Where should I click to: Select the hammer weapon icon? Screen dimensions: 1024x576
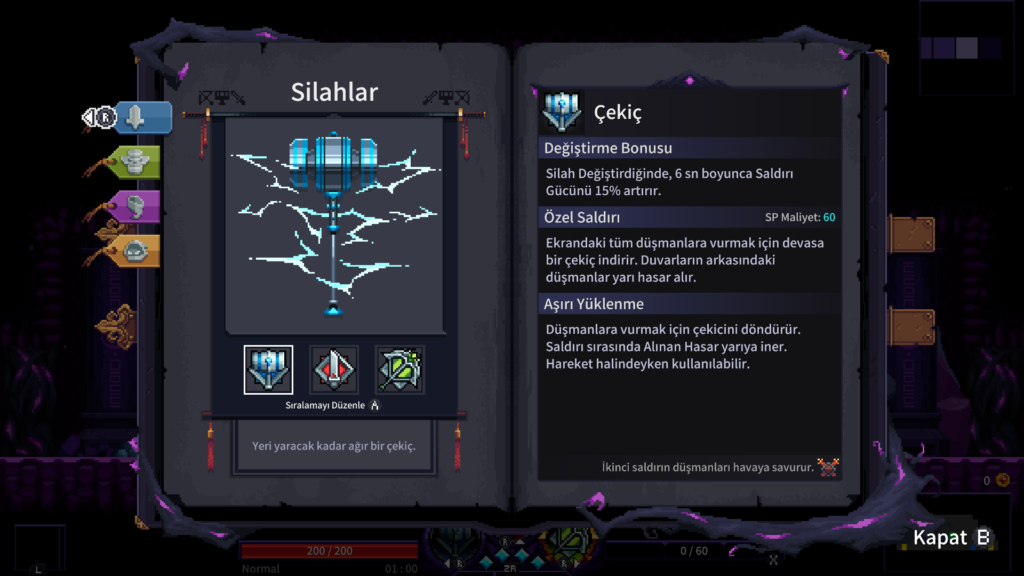click(268, 370)
